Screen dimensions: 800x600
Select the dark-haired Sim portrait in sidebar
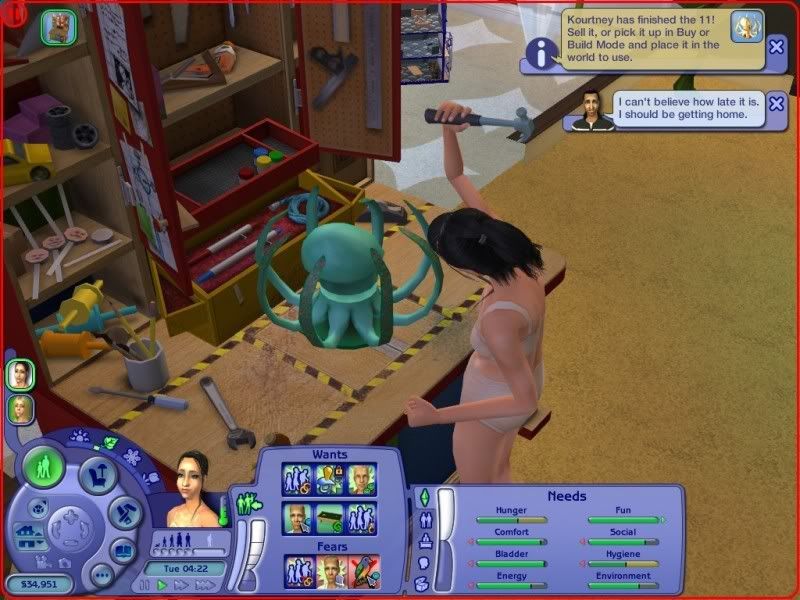[19, 374]
